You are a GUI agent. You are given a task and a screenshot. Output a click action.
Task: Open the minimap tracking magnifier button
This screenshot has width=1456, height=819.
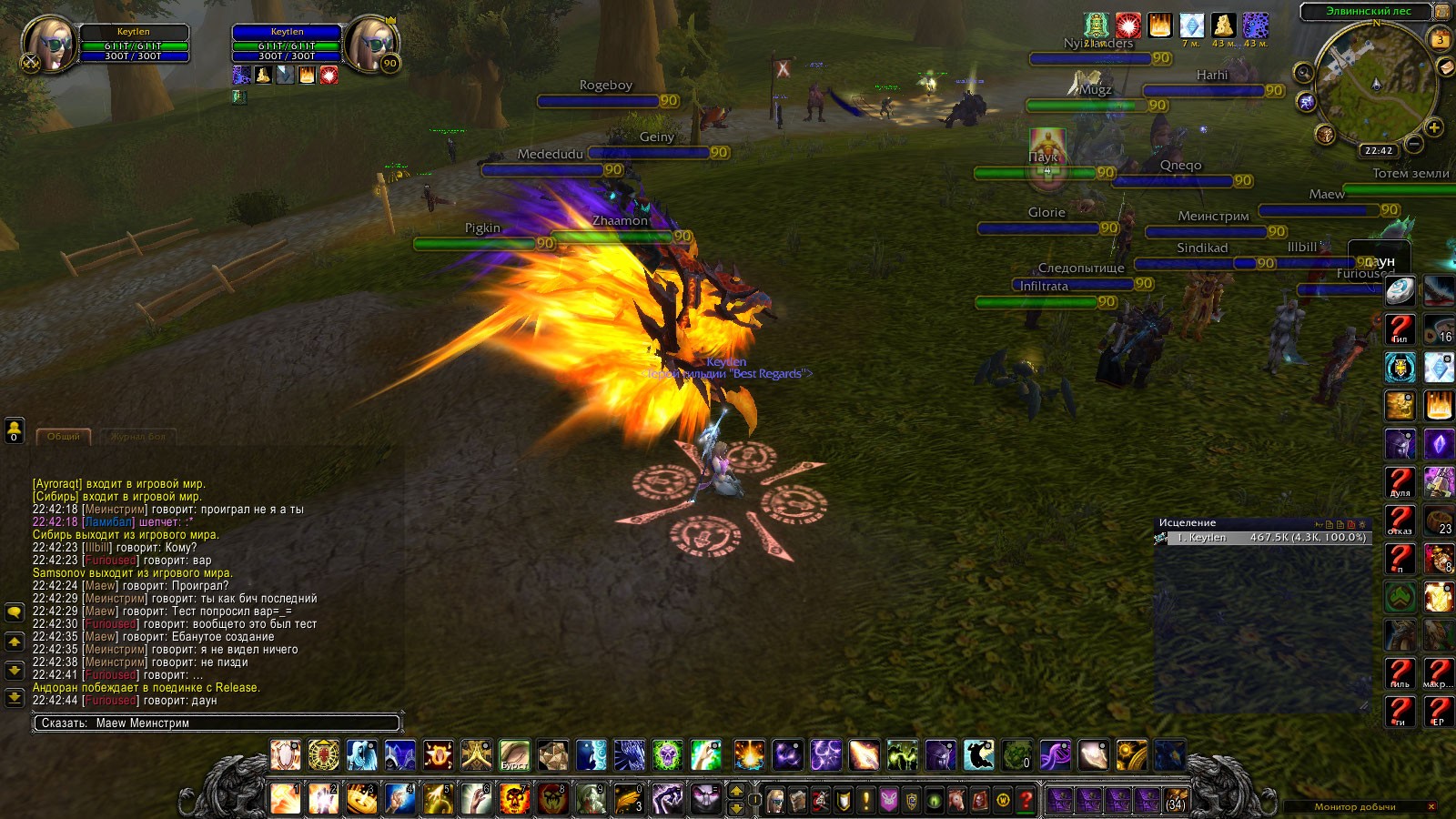1304,73
